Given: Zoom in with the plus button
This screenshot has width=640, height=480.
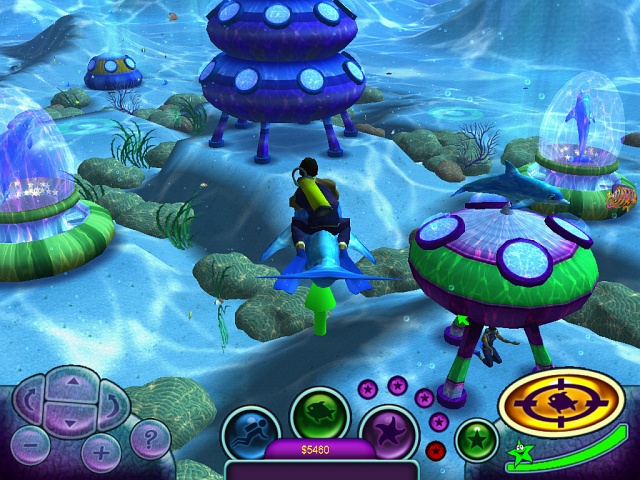Looking at the screenshot, I should [x=100, y=452].
